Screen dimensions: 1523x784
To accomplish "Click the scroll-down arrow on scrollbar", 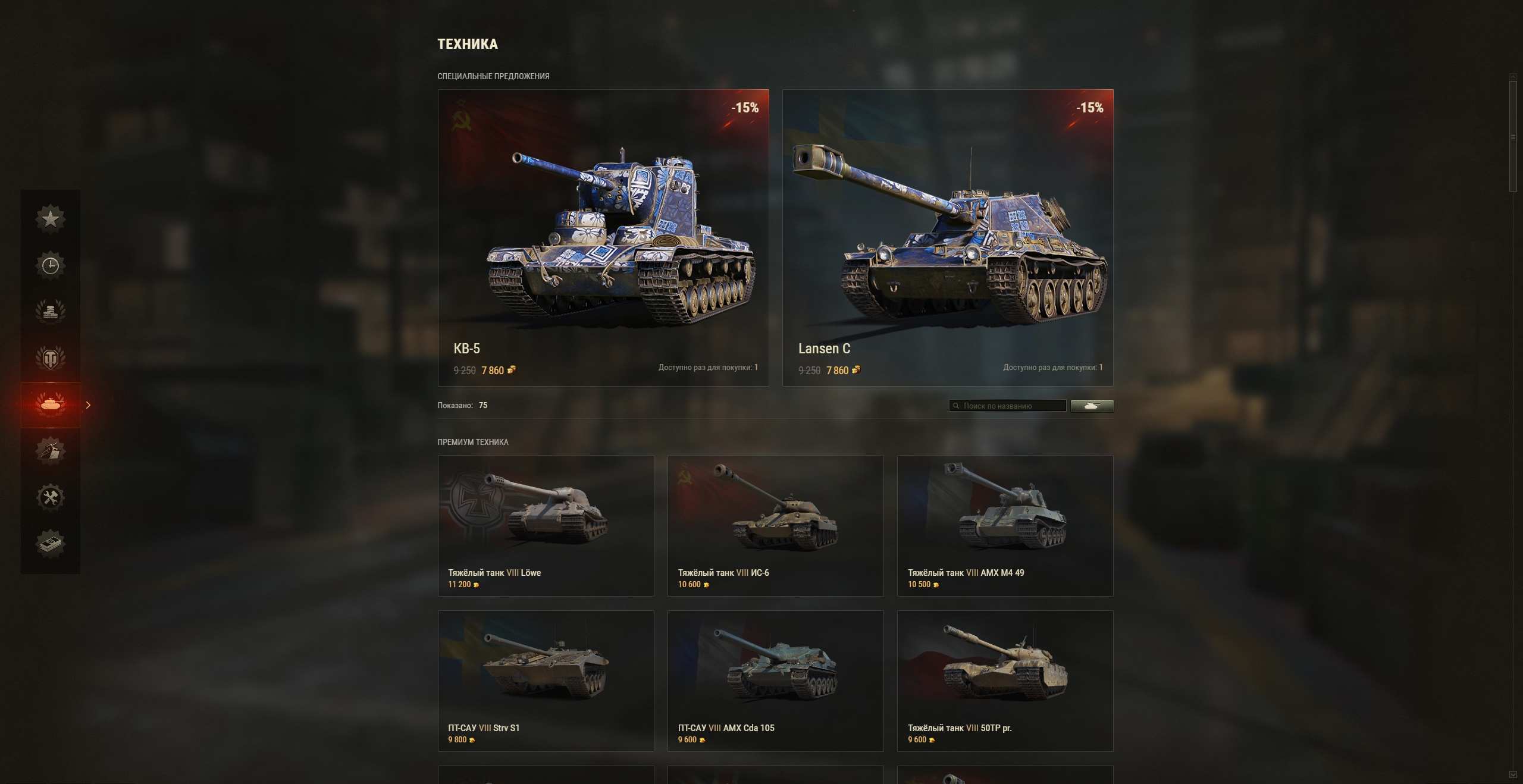I will click(x=1513, y=774).
